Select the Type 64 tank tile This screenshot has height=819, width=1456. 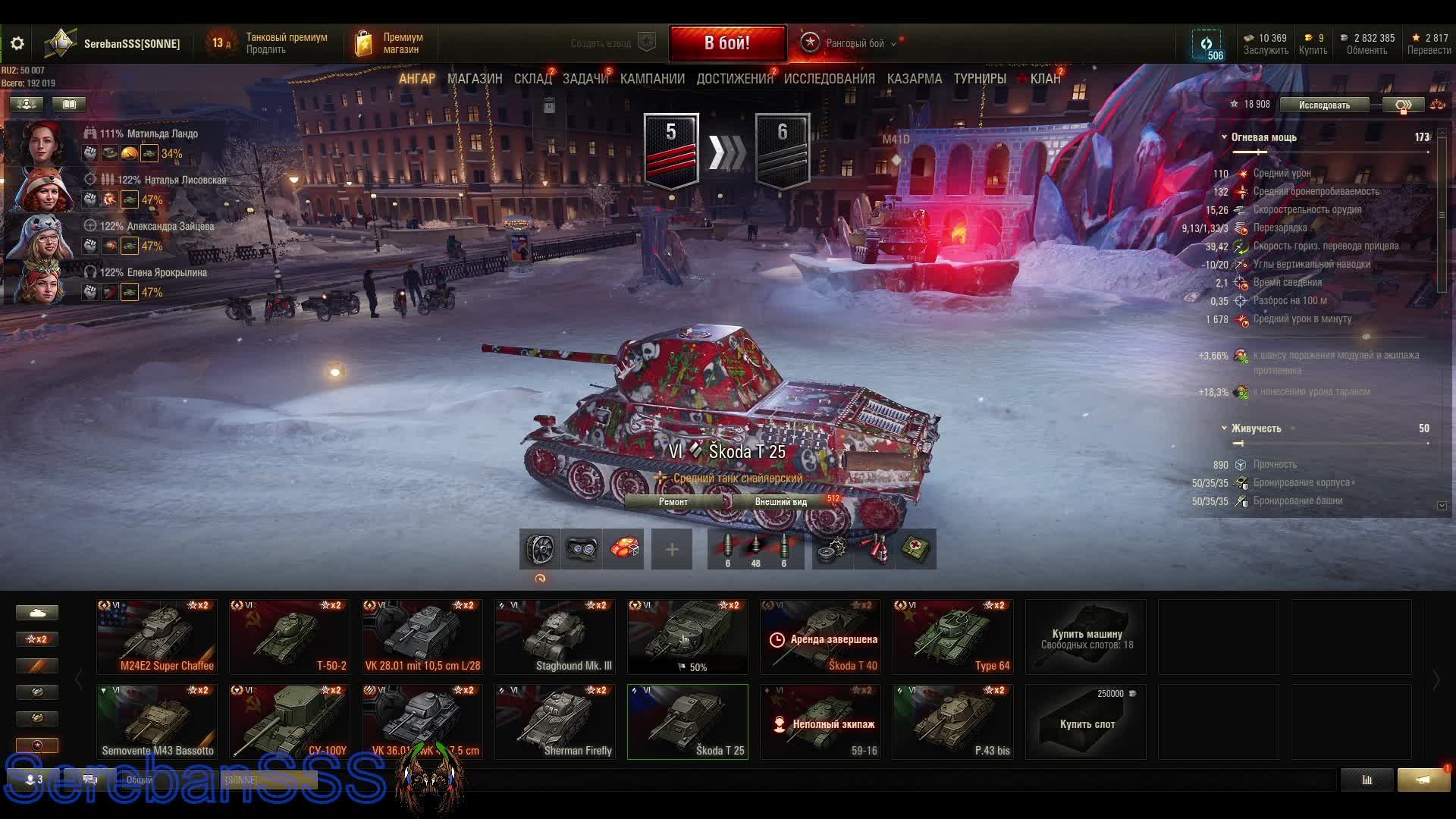953,637
